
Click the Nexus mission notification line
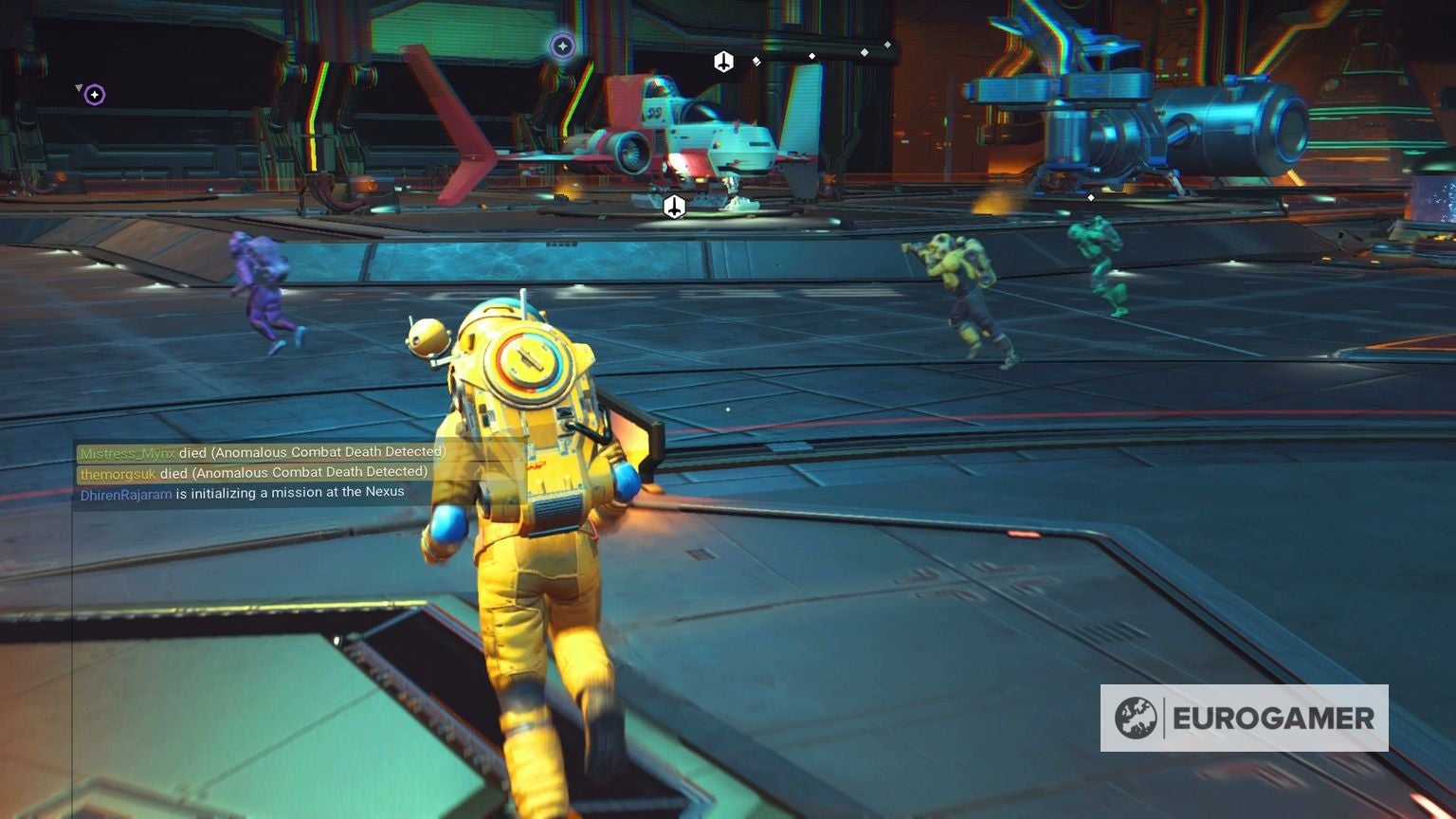tap(241, 492)
